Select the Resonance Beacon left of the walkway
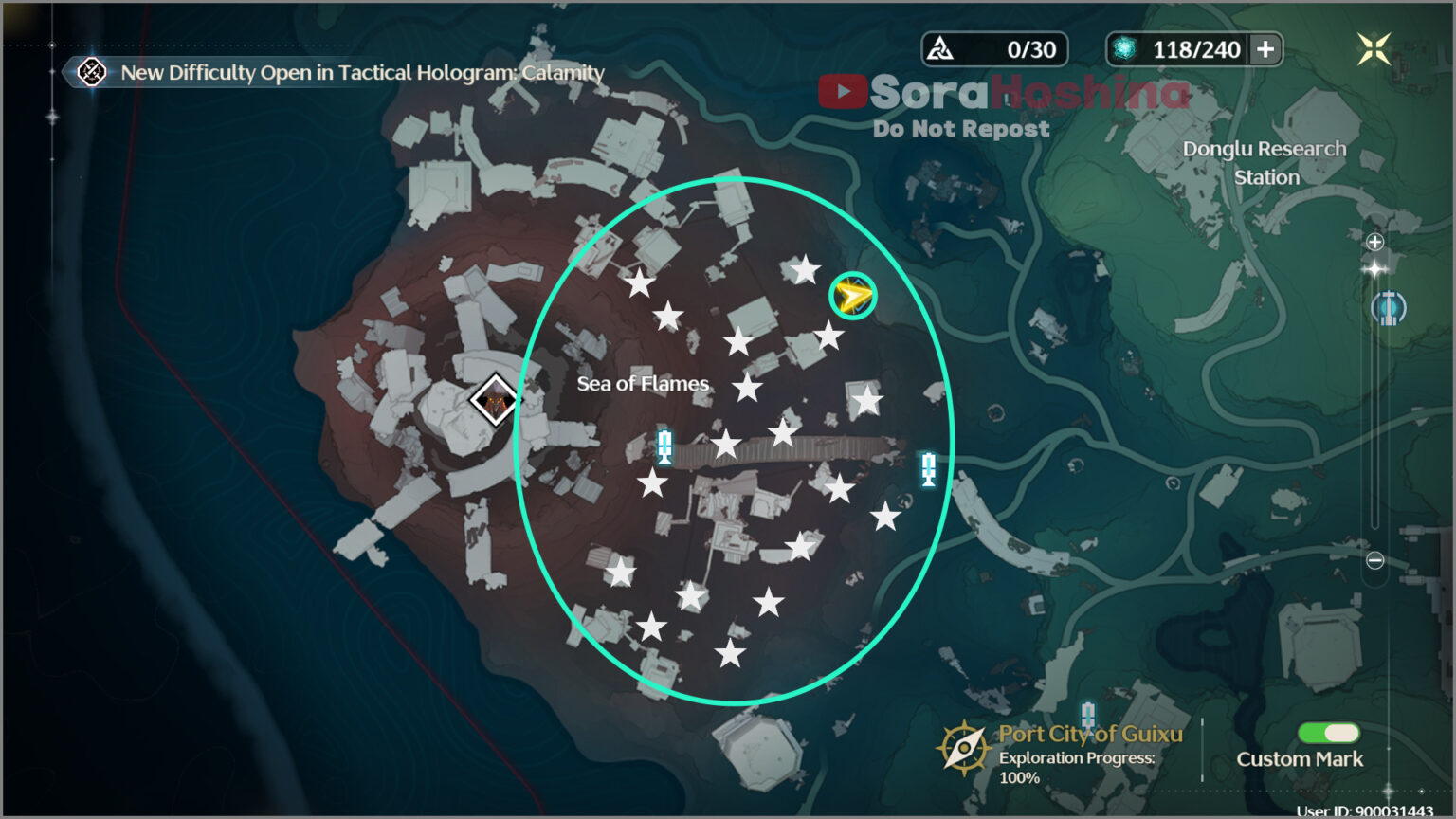The width and height of the screenshot is (1456, 819). point(664,446)
